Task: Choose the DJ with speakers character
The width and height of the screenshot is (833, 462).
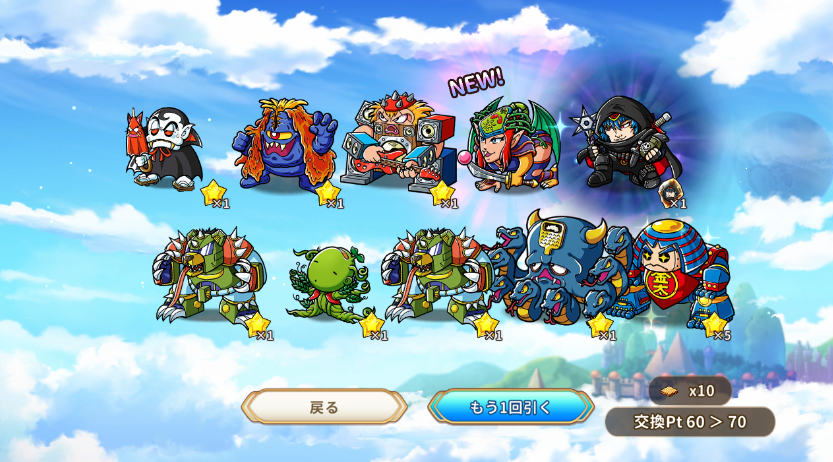Action: (395, 145)
